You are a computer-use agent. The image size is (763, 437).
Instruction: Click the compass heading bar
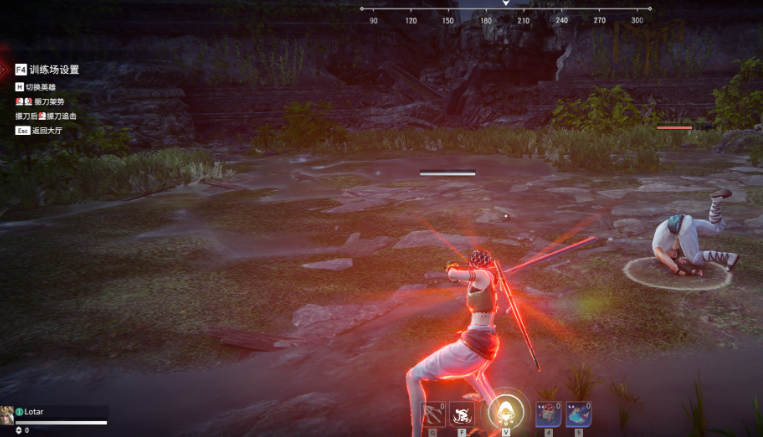click(505, 10)
